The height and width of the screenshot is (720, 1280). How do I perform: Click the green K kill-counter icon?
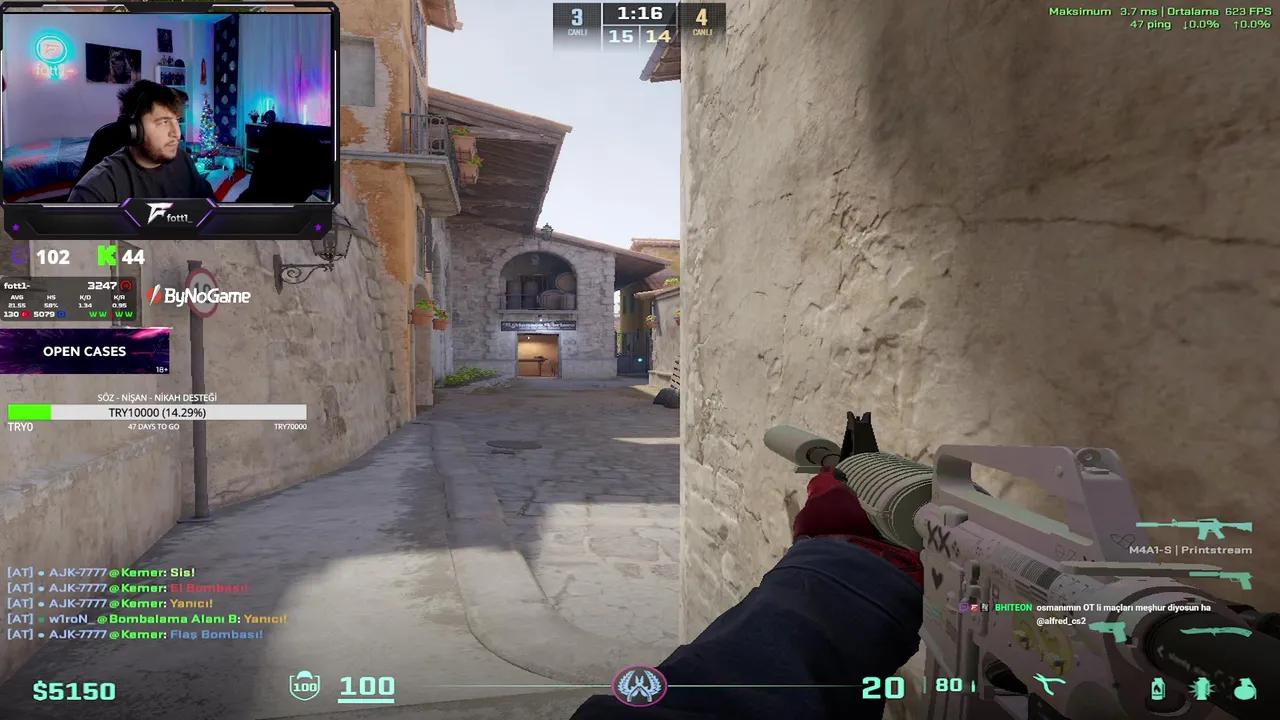click(107, 257)
